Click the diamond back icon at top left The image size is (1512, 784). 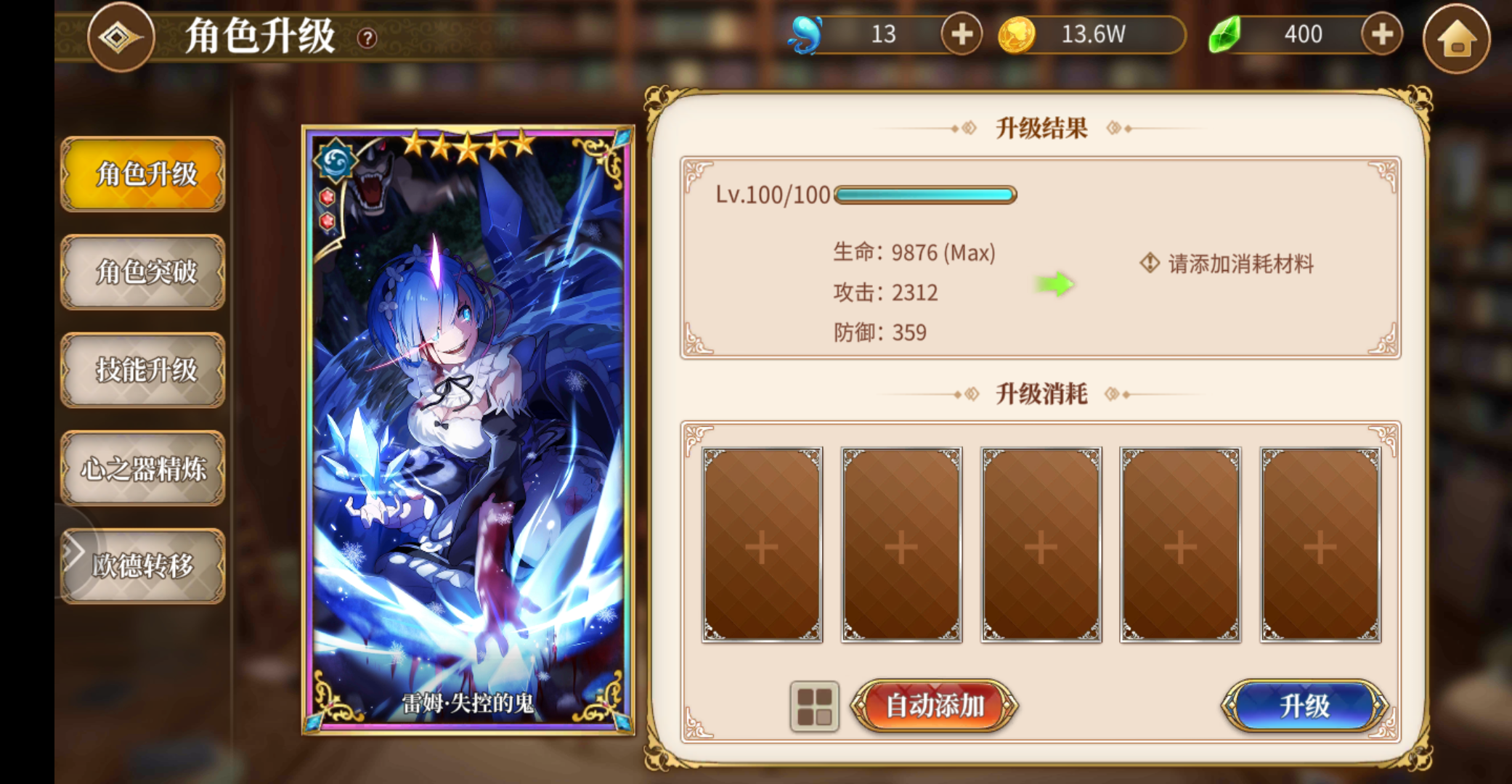(x=121, y=36)
